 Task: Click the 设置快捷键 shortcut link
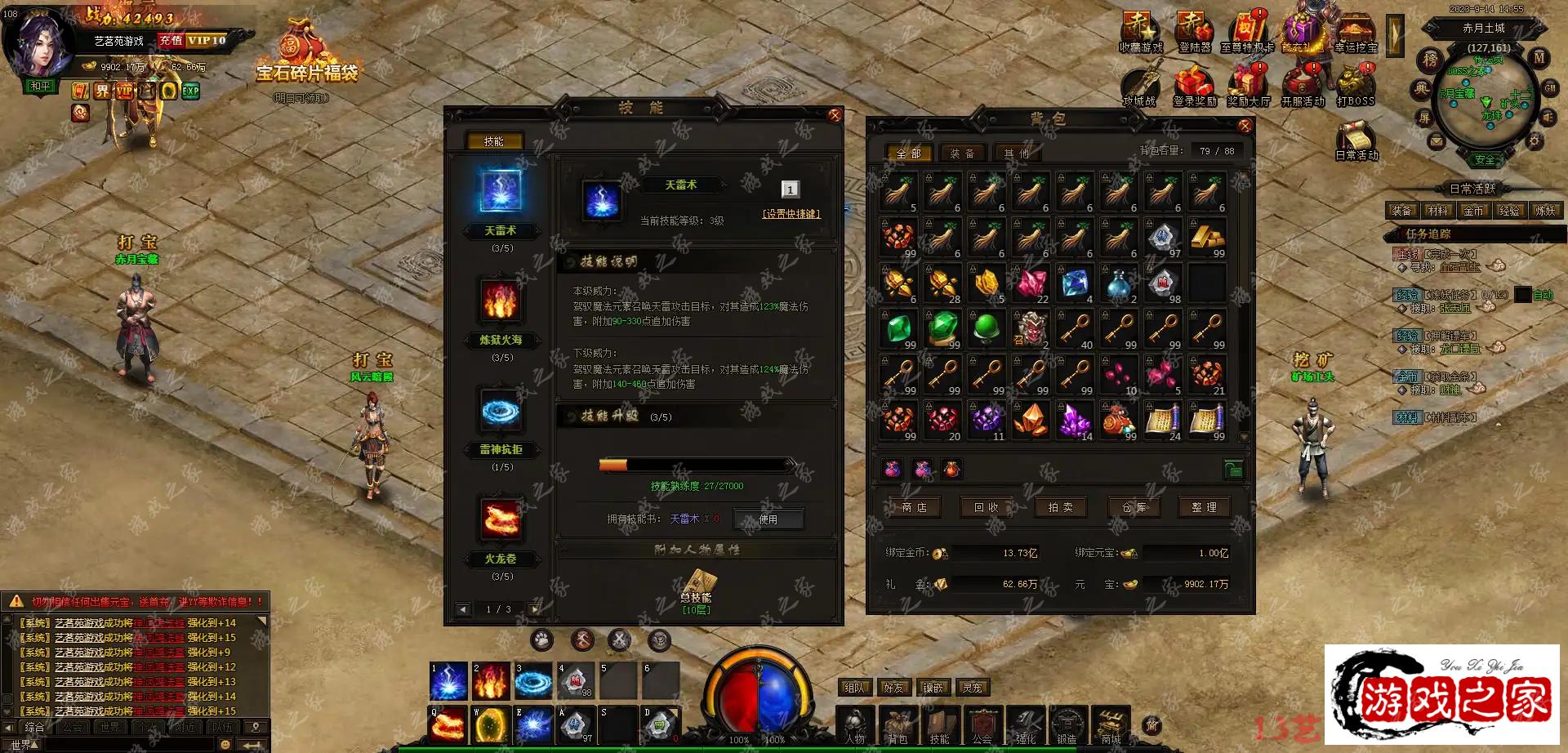point(791,214)
